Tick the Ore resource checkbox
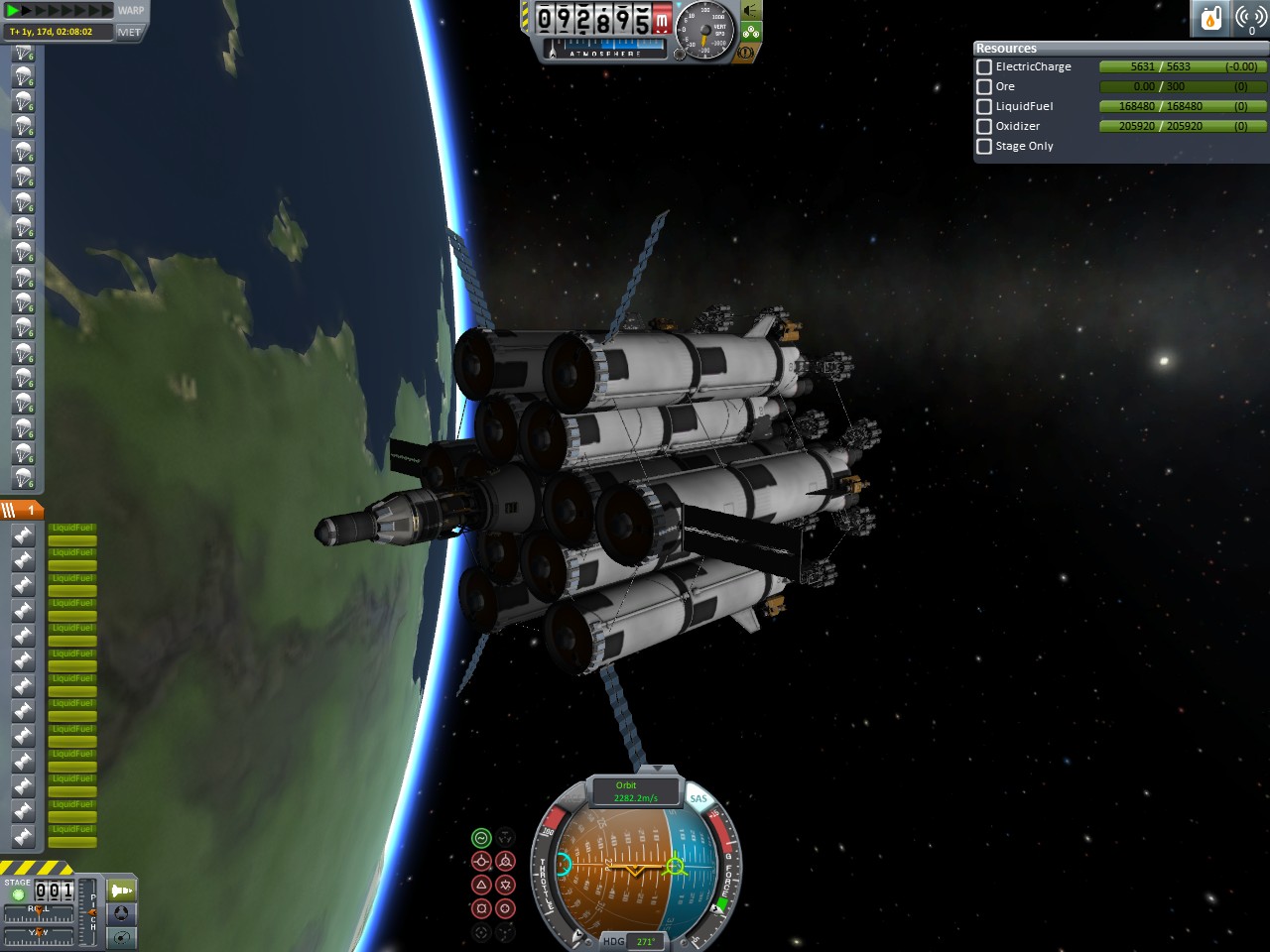This screenshot has height=952, width=1270. pyautogui.click(x=984, y=86)
